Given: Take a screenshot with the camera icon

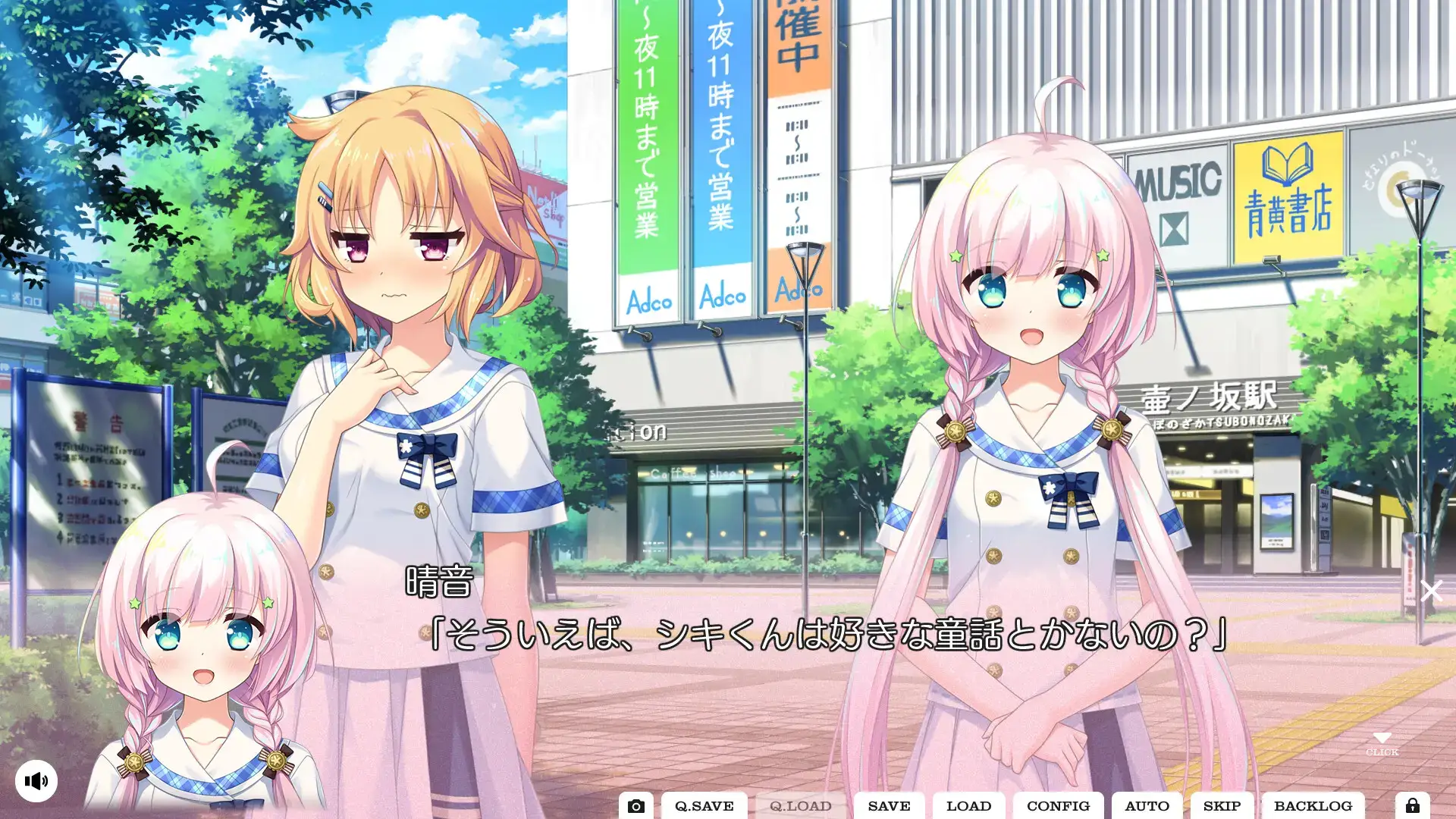Looking at the screenshot, I should coord(638,805).
